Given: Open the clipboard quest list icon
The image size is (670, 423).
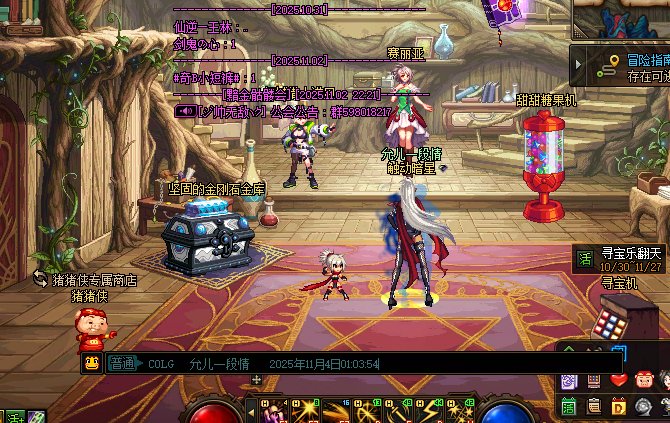Looking at the screenshot, I should pyautogui.click(x=594, y=406).
